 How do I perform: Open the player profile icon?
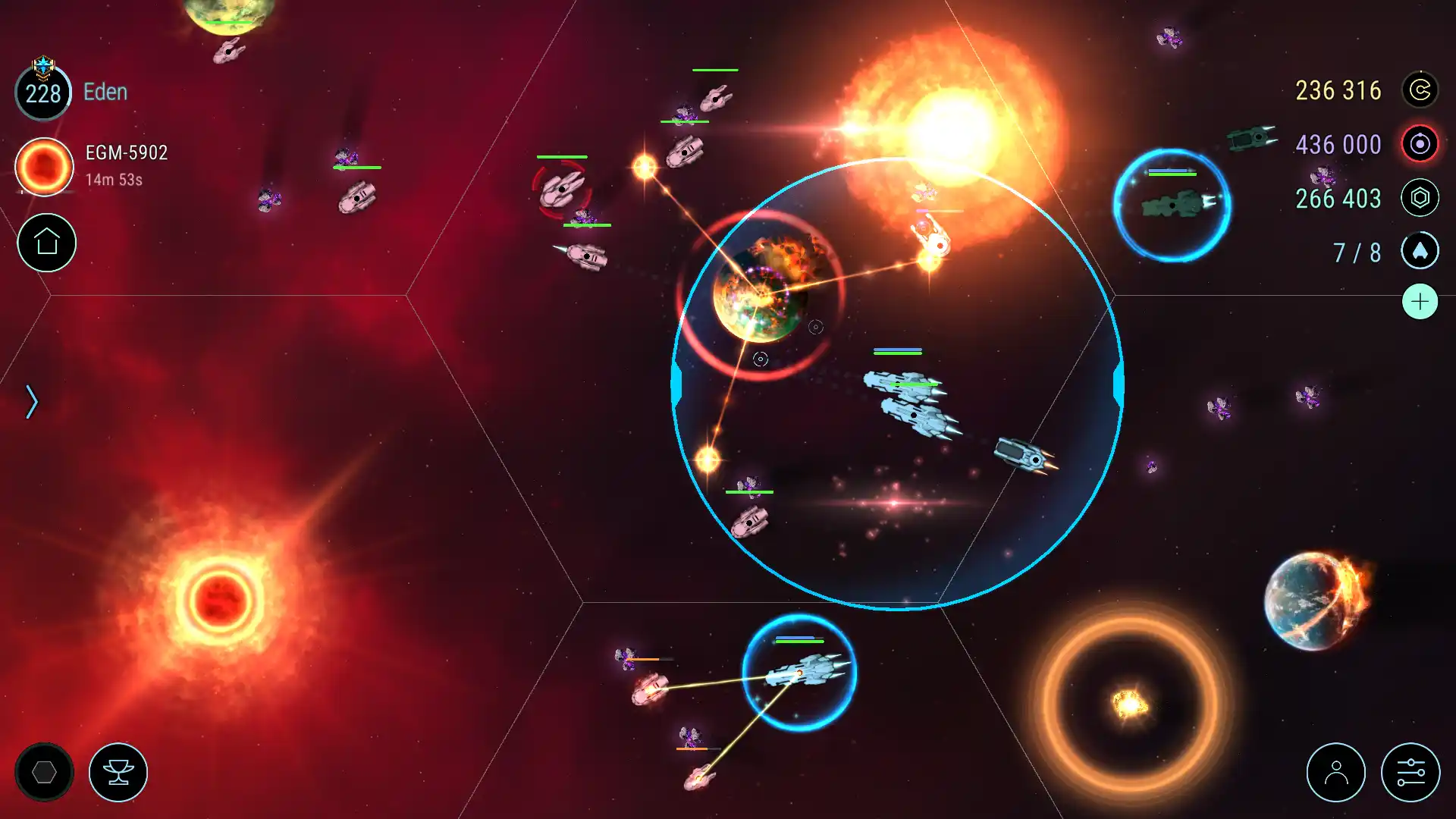pyautogui.click(x=1336, y=772)
